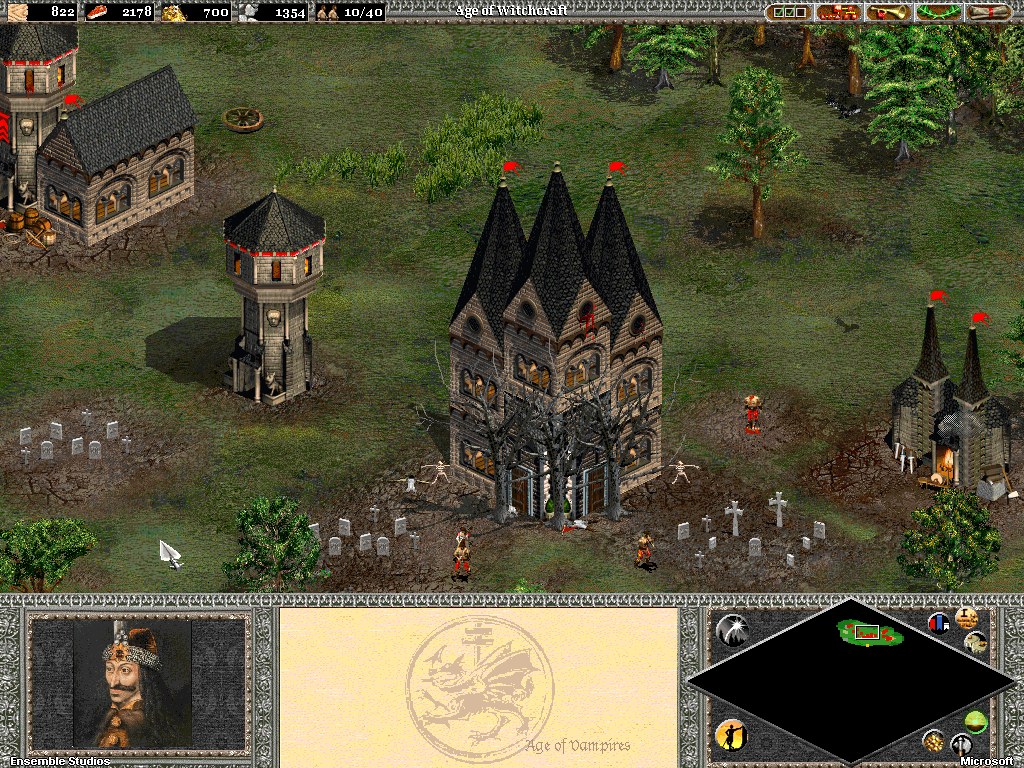1024x768 pixels.
Task: Select the idle villager button
Action: [731, 735]
